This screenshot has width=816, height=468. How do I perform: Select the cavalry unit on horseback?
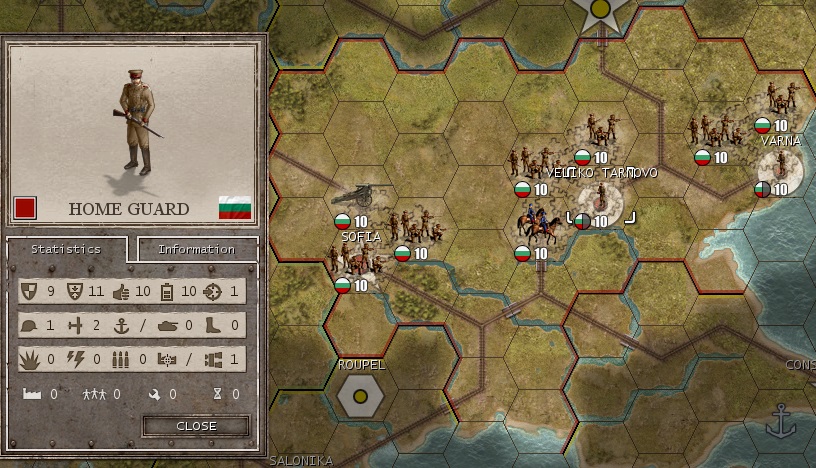click(537, 226)
